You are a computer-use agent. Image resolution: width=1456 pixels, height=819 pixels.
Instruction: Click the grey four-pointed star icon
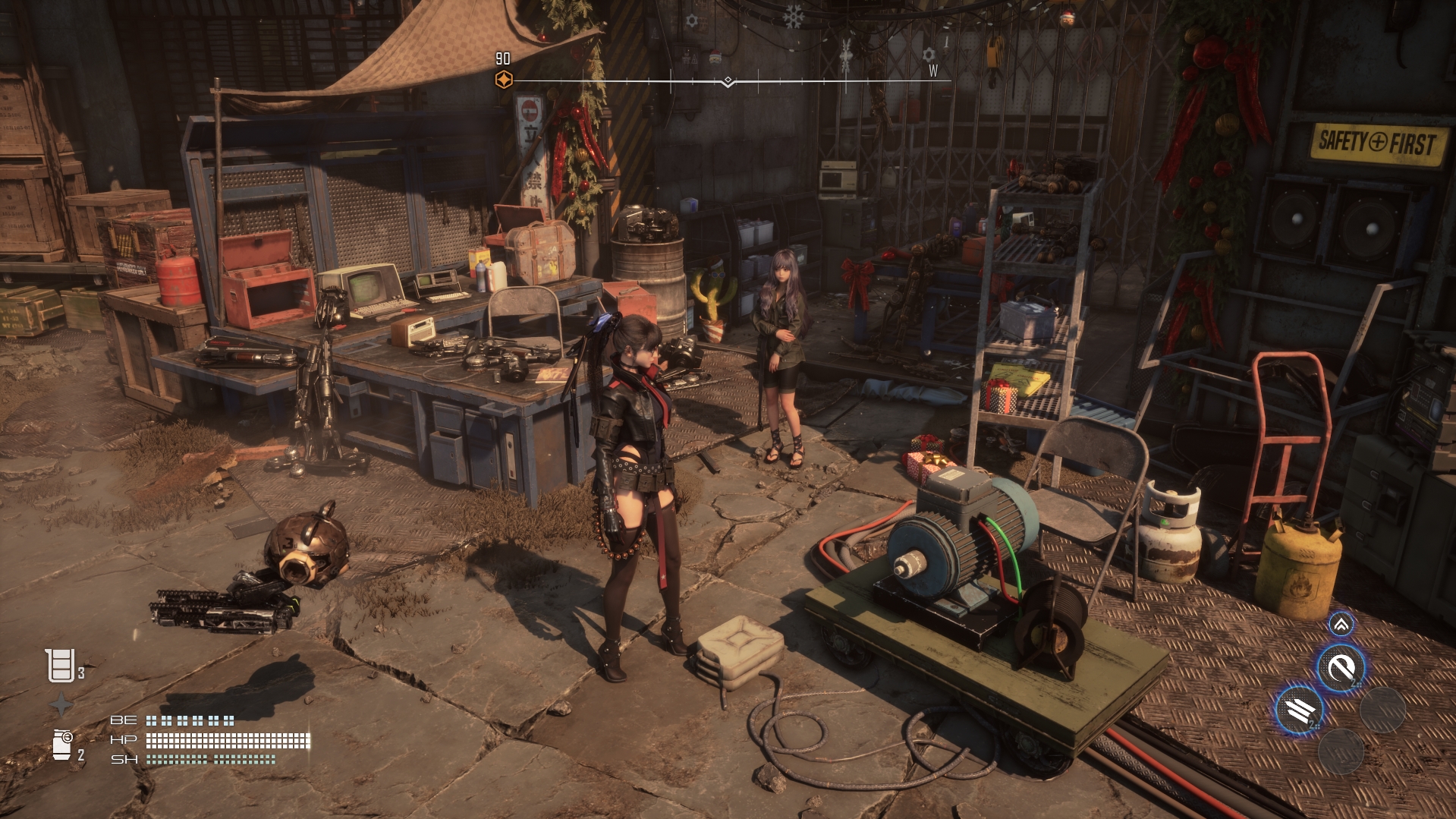[61, 705]
